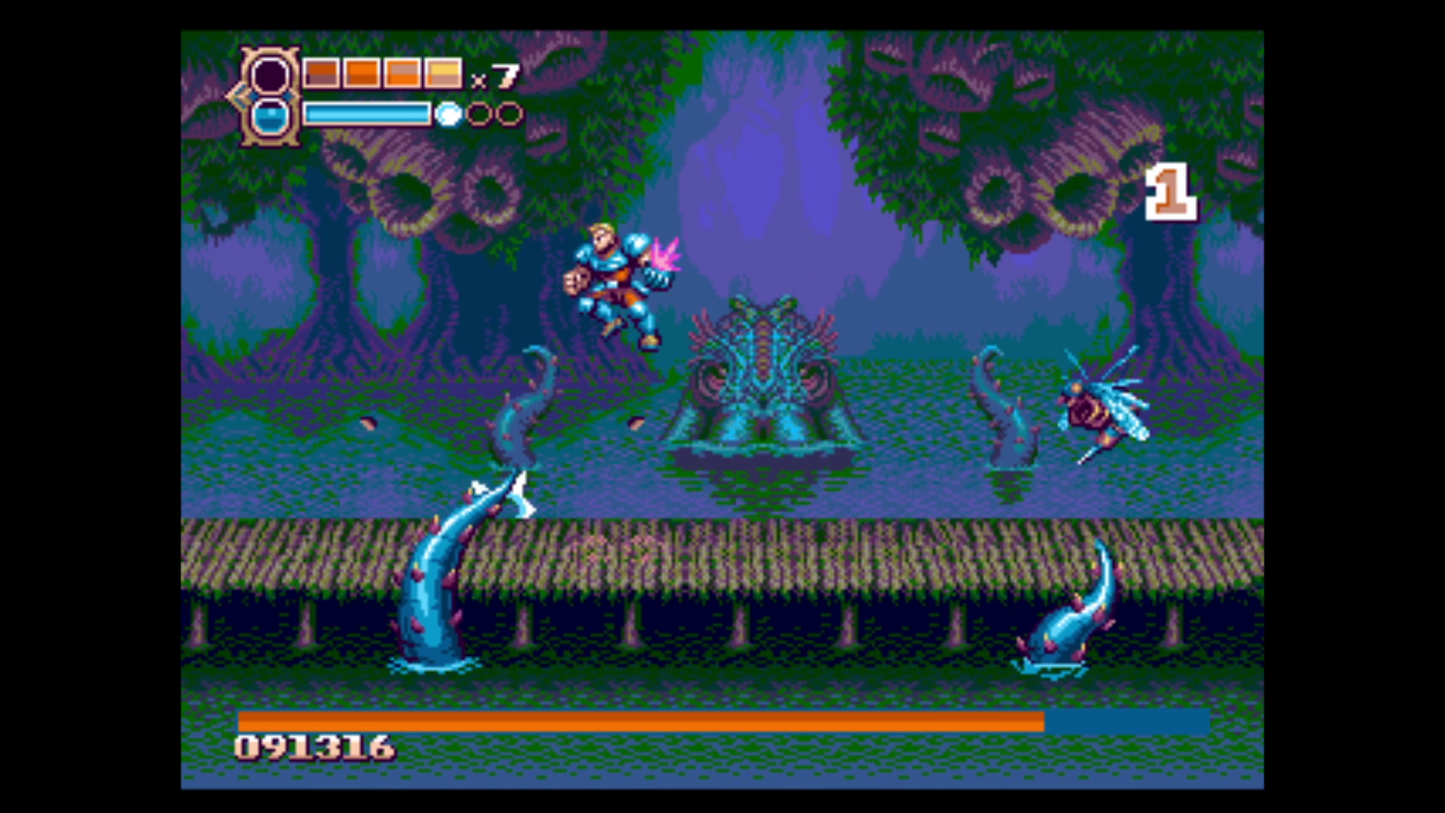The width and height of the screenshot is (1445, 813).
Task: Click the yellow-highlighted fourth health segment
Action: 443,72
